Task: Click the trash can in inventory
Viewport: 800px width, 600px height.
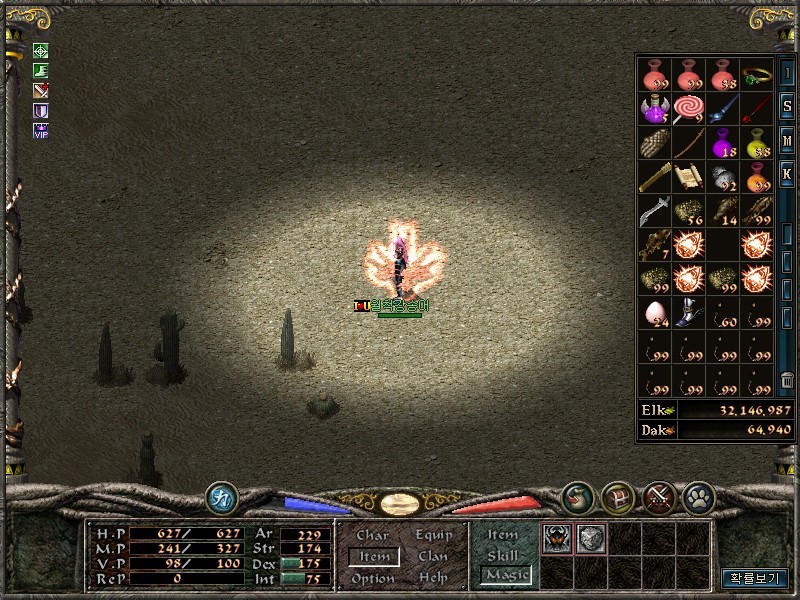Action: [787, 380]
